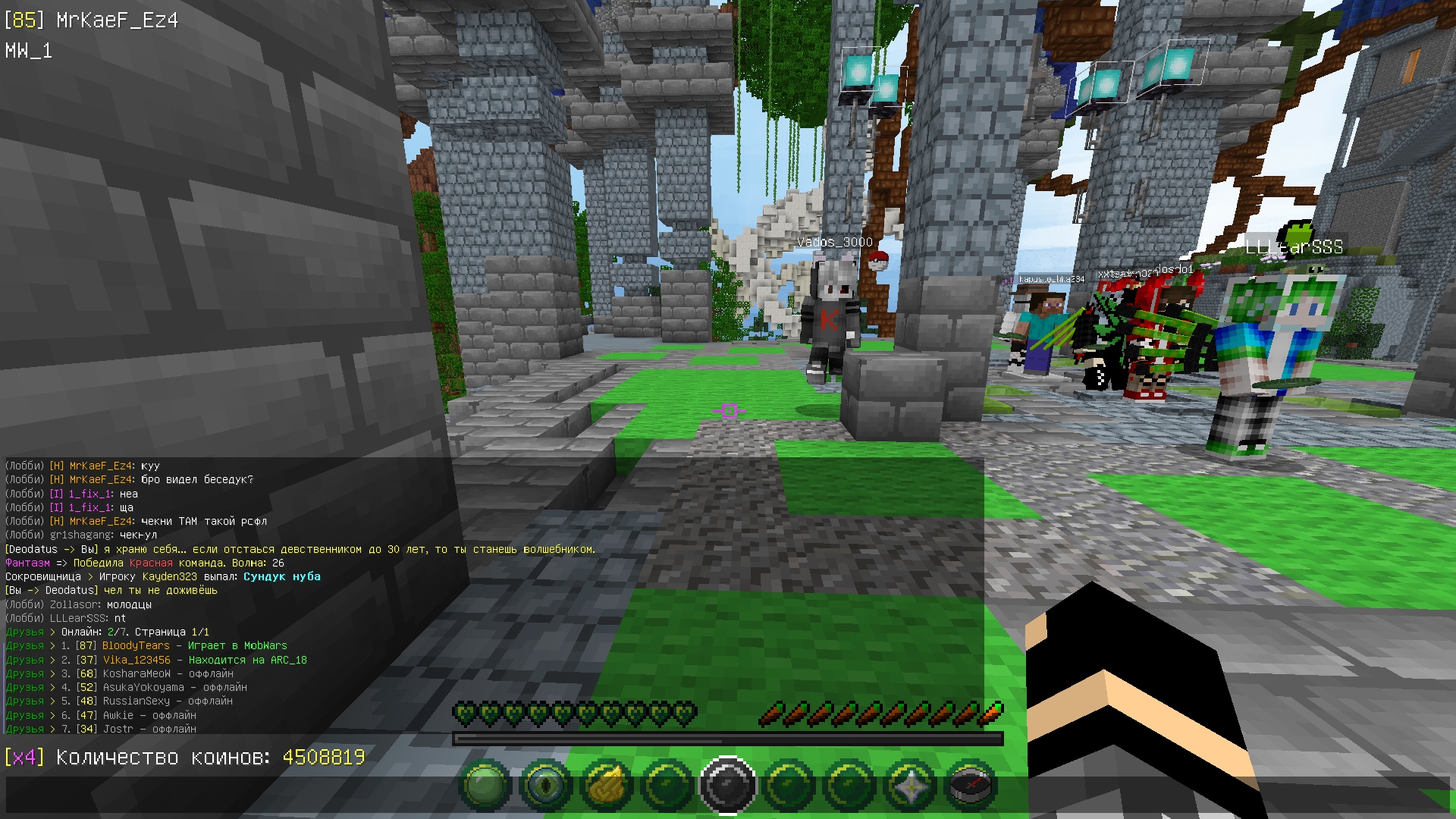Select the compass hotbar slot
1456x819 pixels.
pos(971,786)
